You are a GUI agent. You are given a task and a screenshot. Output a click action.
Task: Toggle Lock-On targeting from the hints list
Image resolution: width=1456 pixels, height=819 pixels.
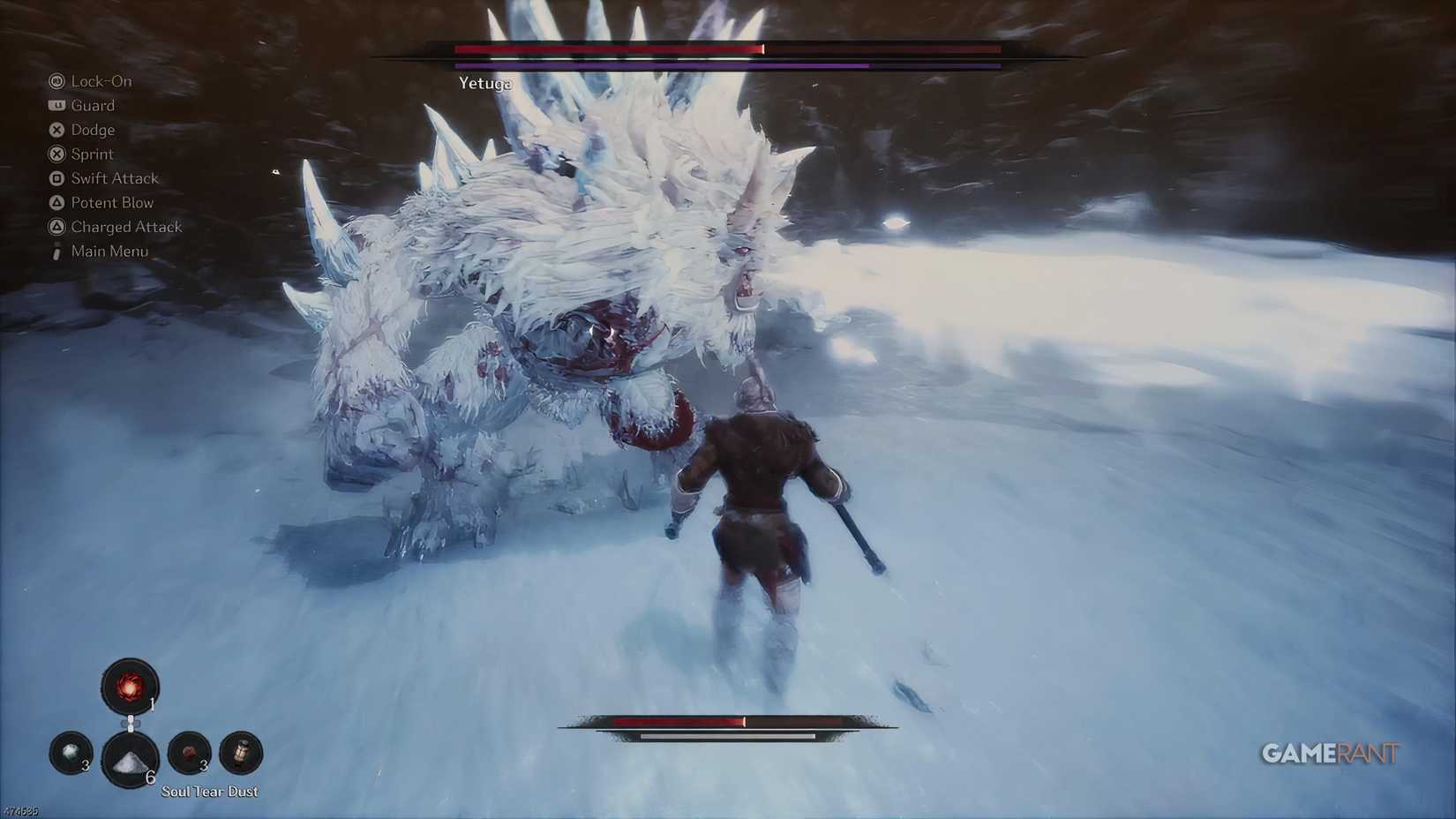pyautogui.click(x=56, y=81)
